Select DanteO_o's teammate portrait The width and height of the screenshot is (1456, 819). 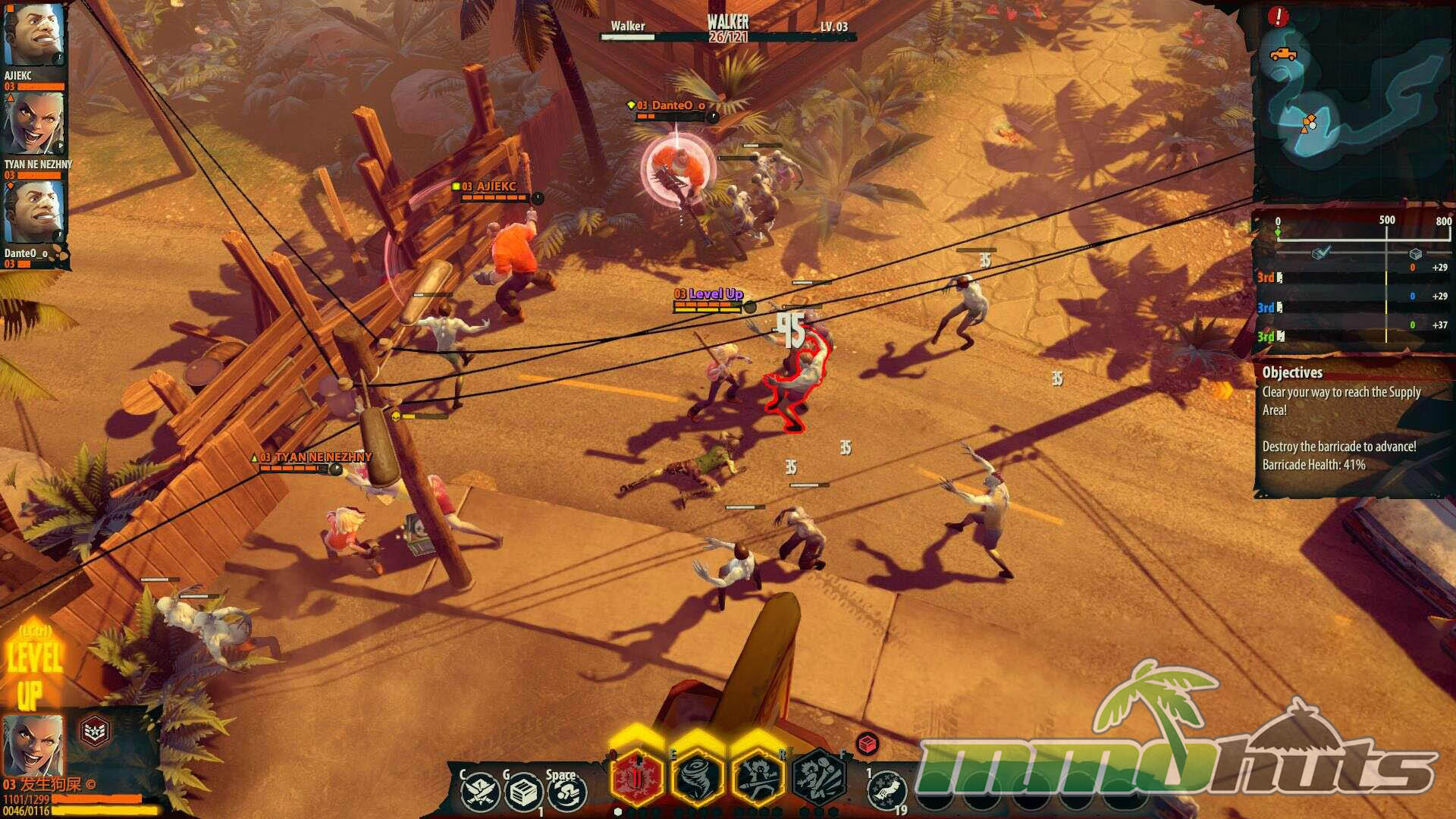click(x=33, y=212)
